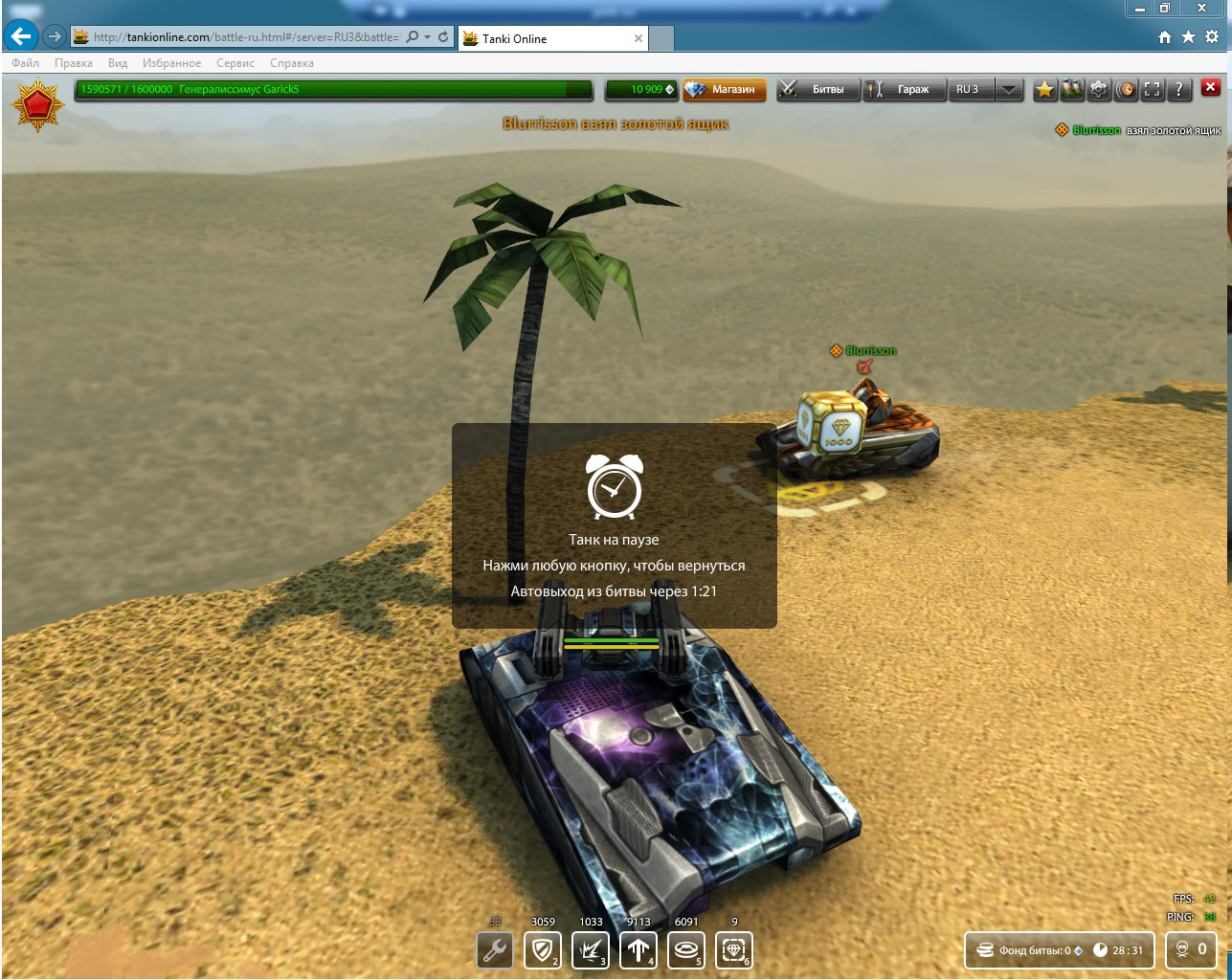Activate the double damage supply
Viewport: 1232px width, 980px height.
click(591, 950)
